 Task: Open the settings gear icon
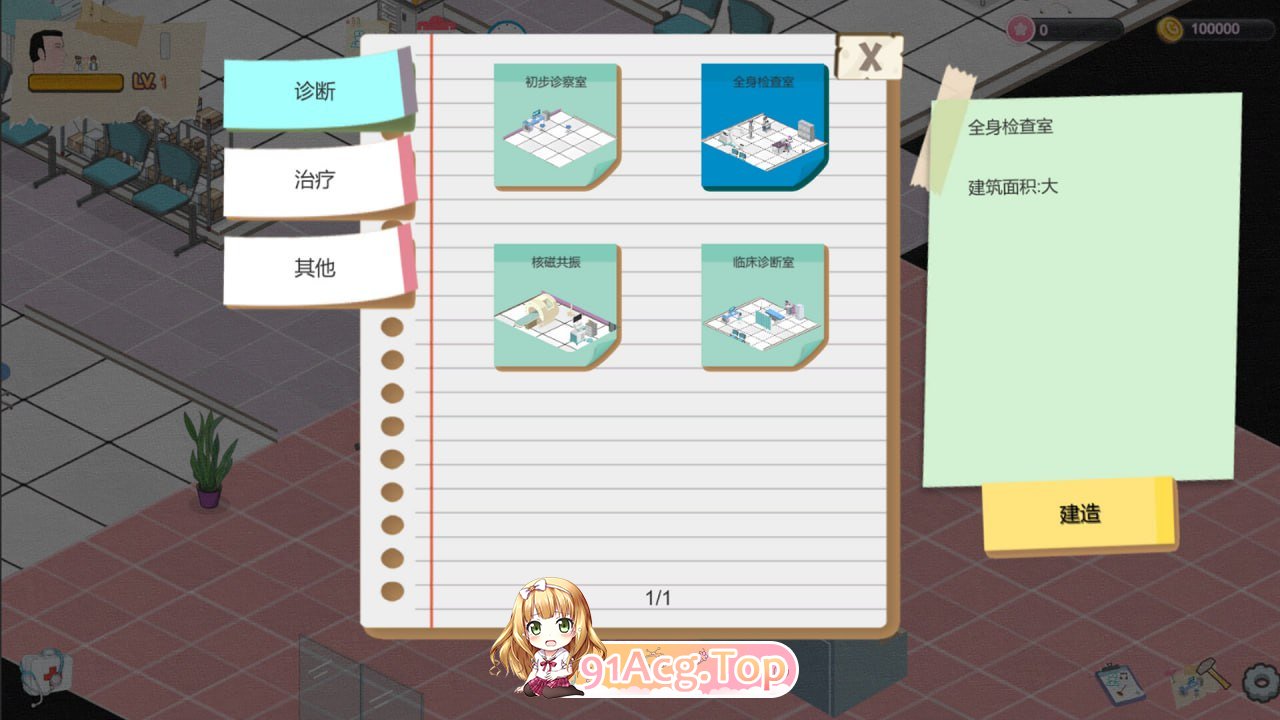(x=1260, y=683)
